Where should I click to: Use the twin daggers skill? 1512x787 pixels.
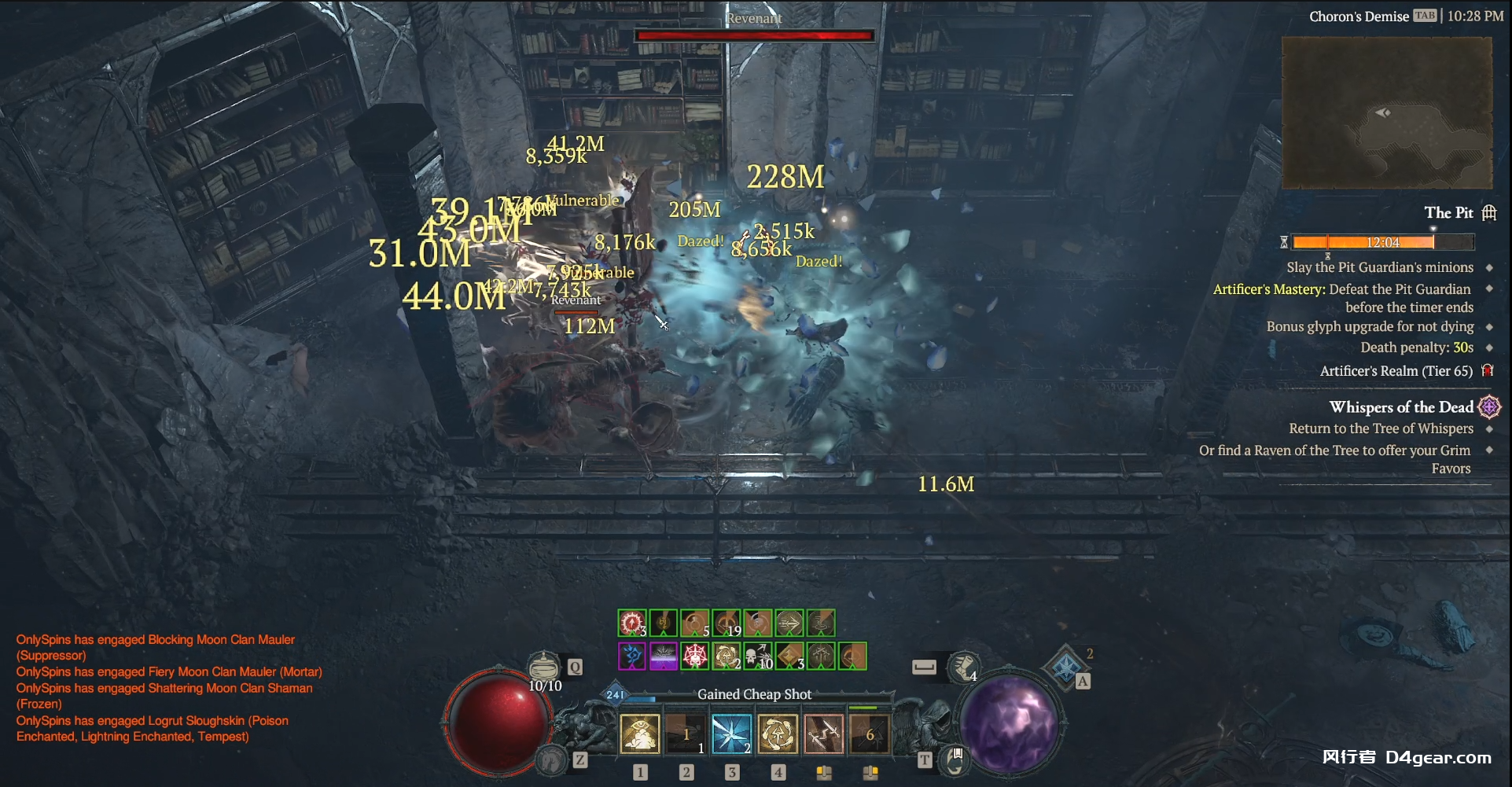pyautogui.click(x=823, y=734)
